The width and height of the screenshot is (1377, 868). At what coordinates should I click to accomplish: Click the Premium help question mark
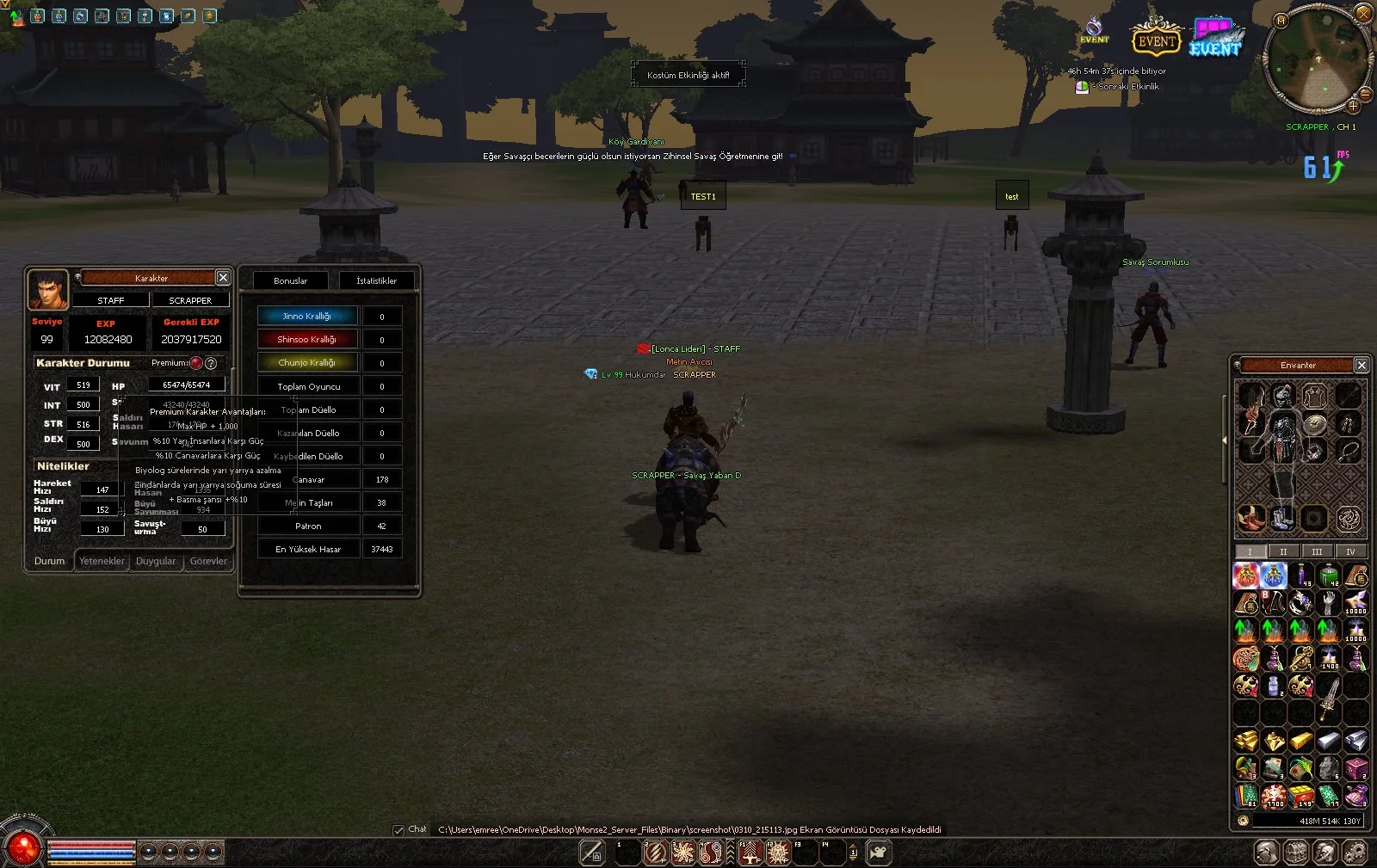click(211, 363)
